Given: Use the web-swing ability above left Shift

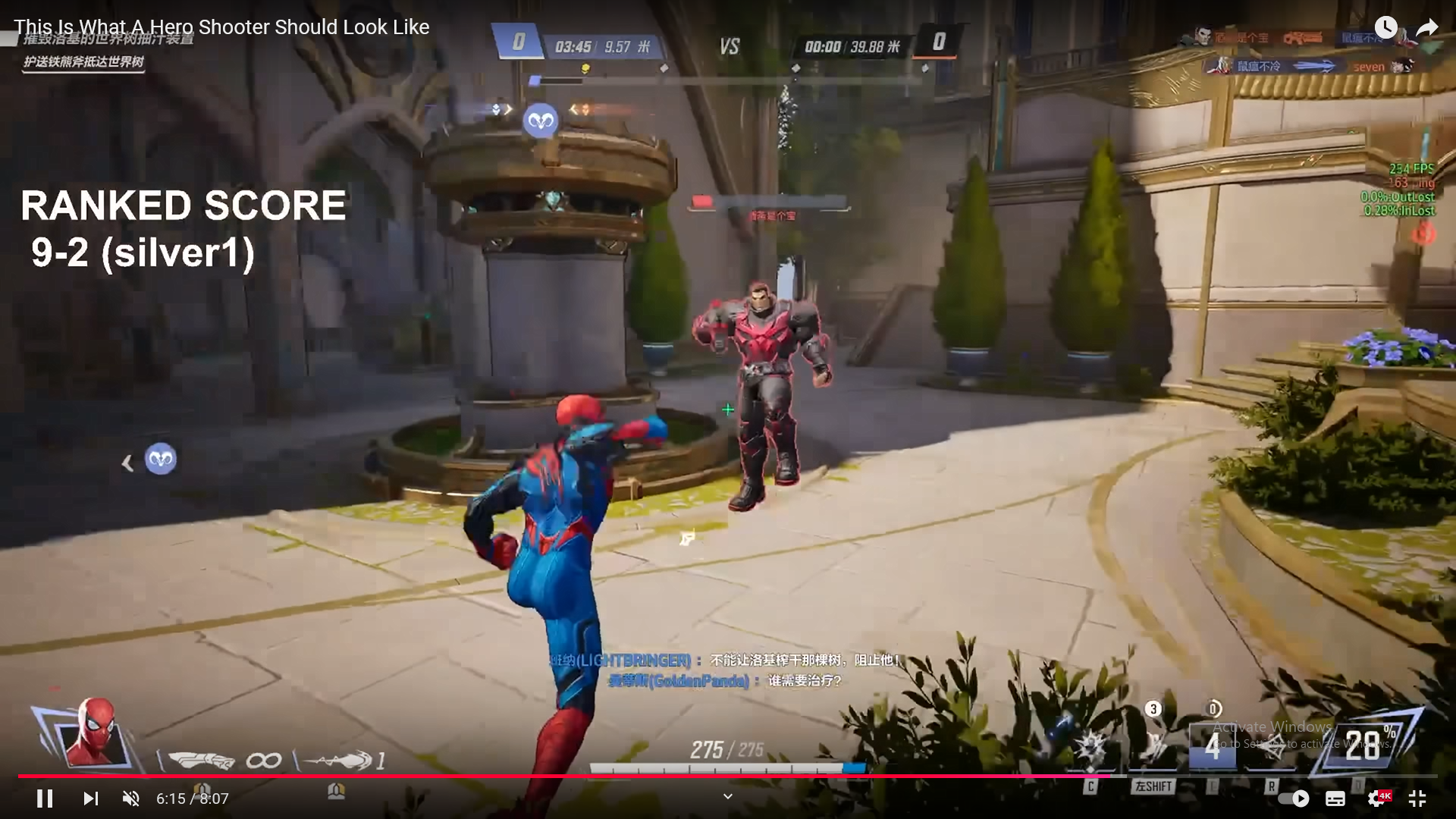Looking at the screenshot, I should [1153, 747].
